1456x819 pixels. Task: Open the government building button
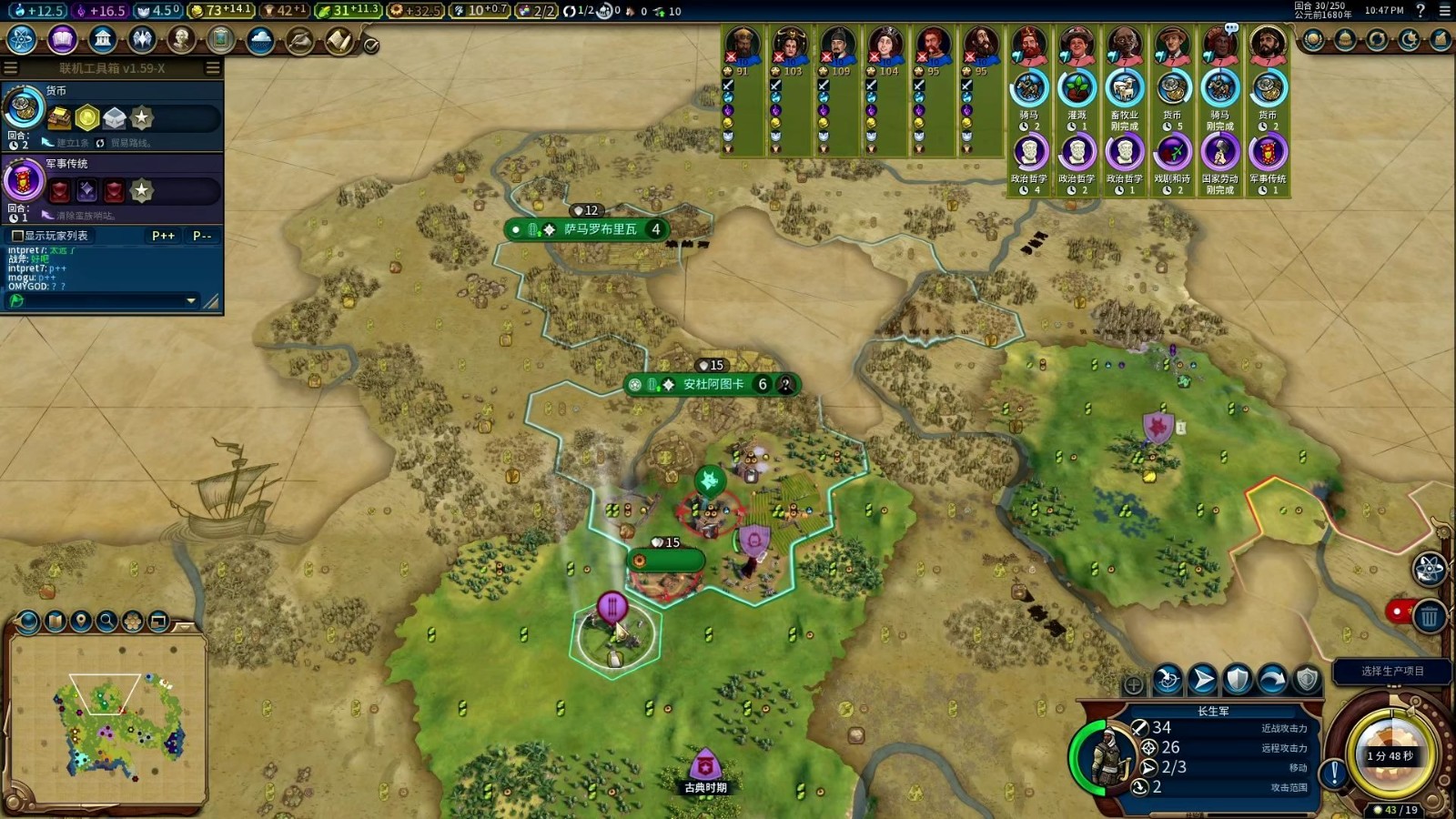pos(103,40)
